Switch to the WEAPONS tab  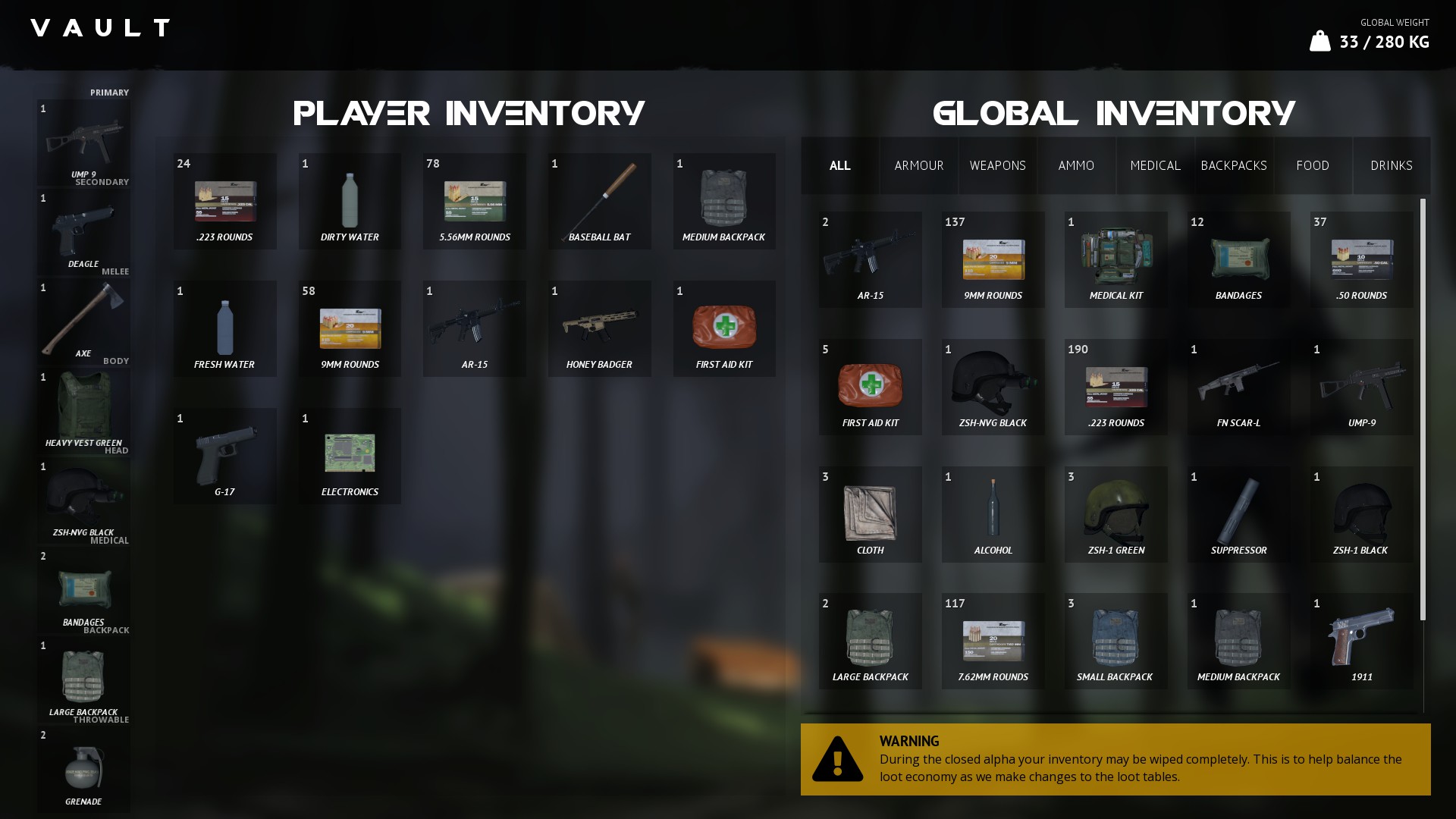(x=997, y=165)
